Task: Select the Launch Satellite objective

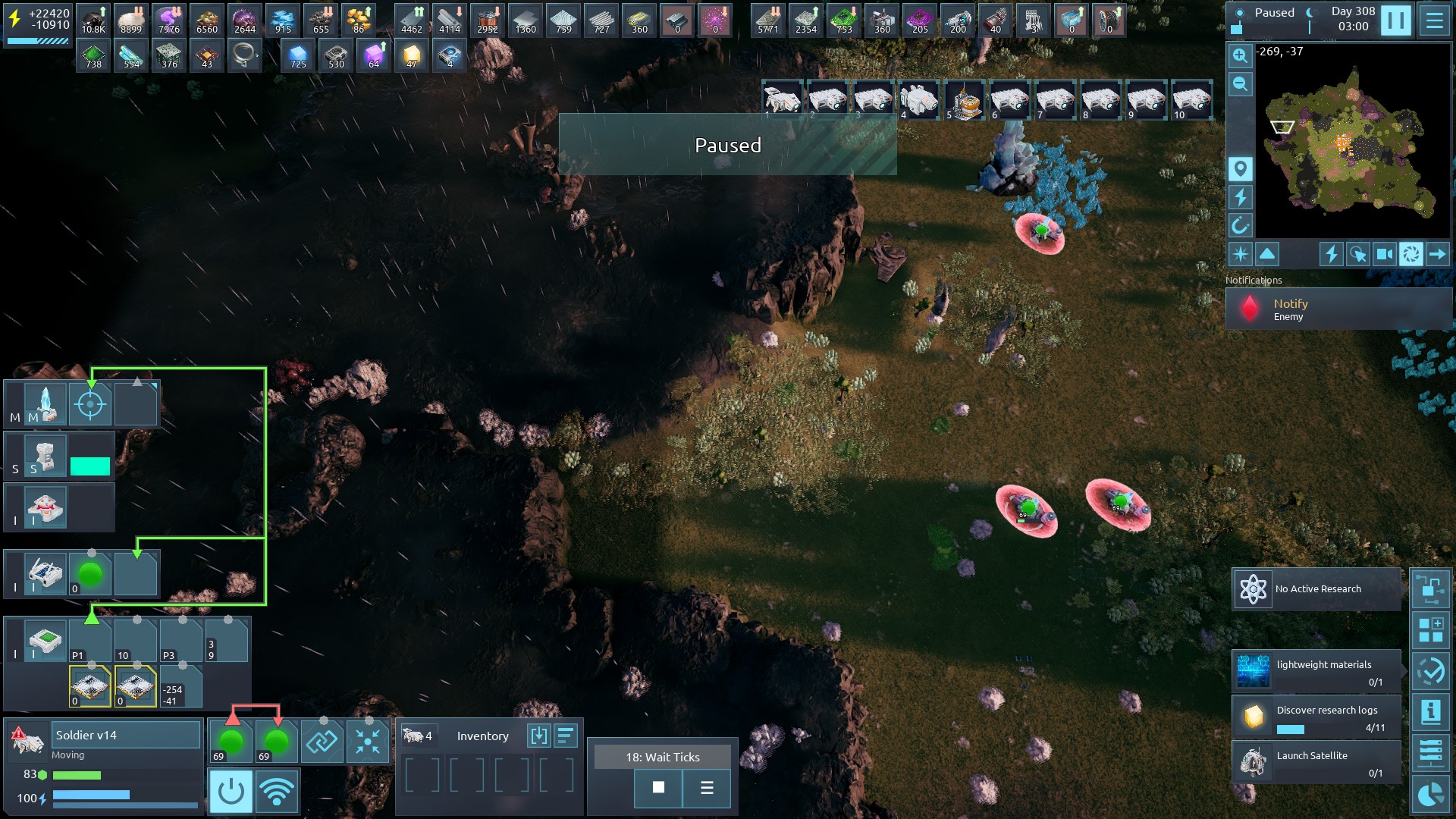Action: pyautogui.click(x=1316, y=763)
